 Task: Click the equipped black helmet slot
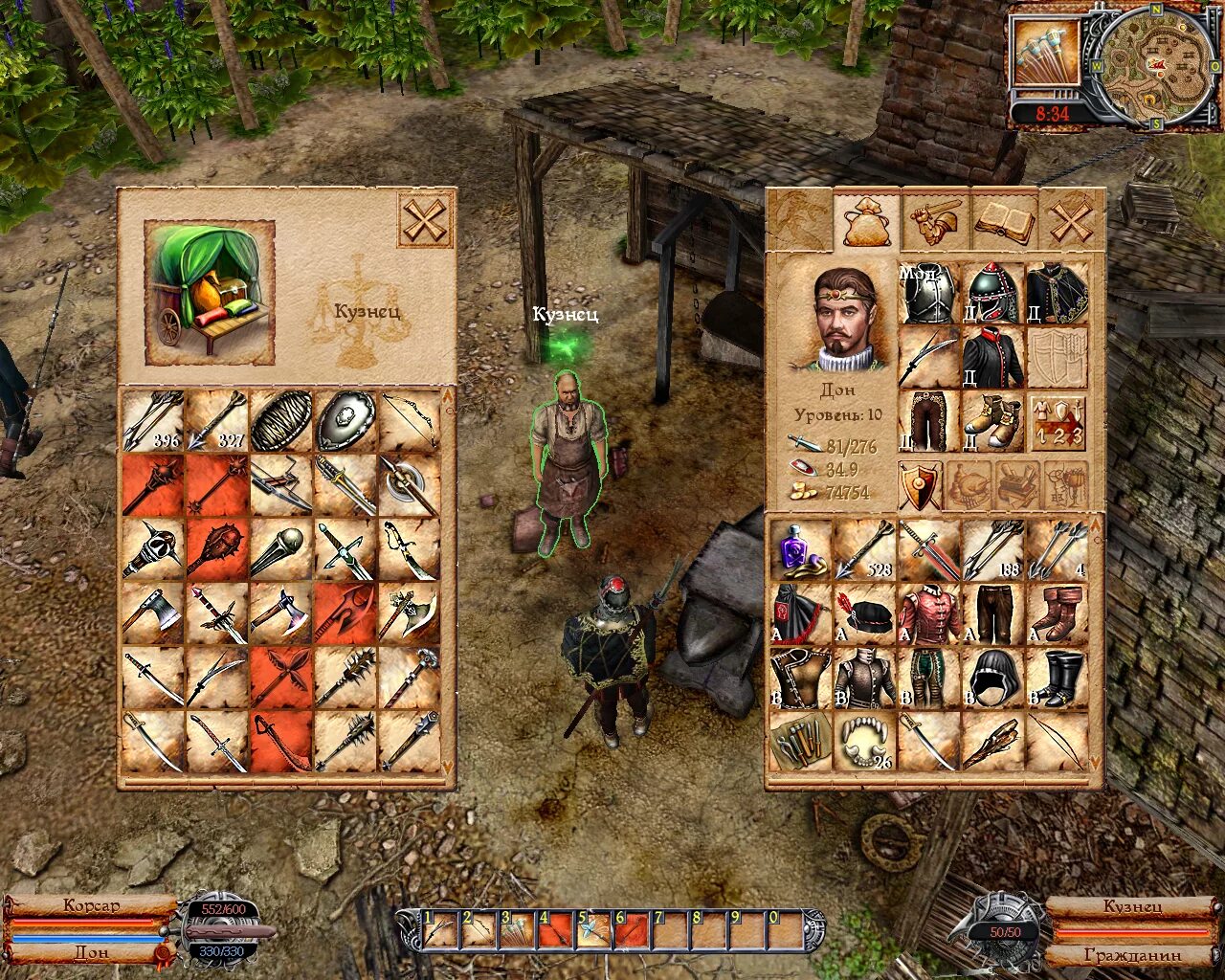(993, 294)
